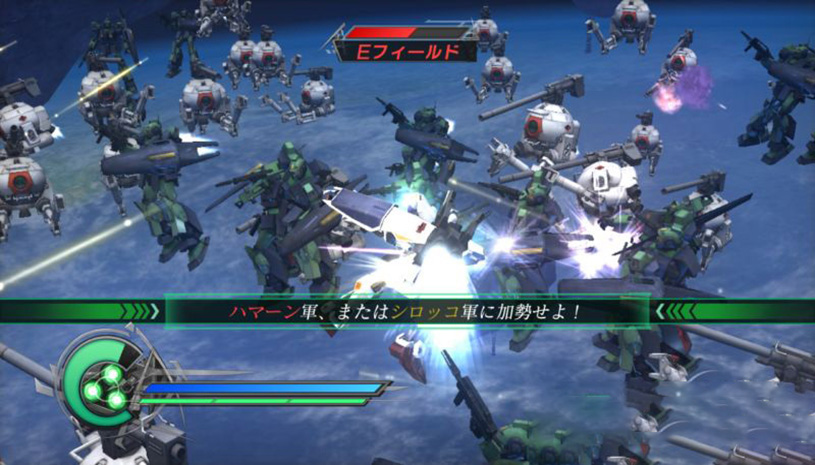Image resolution: width=815 pixels, height=465 pixels.
Task: Click the mission objective banner about ハマーン軍
Action: [407, 310]
